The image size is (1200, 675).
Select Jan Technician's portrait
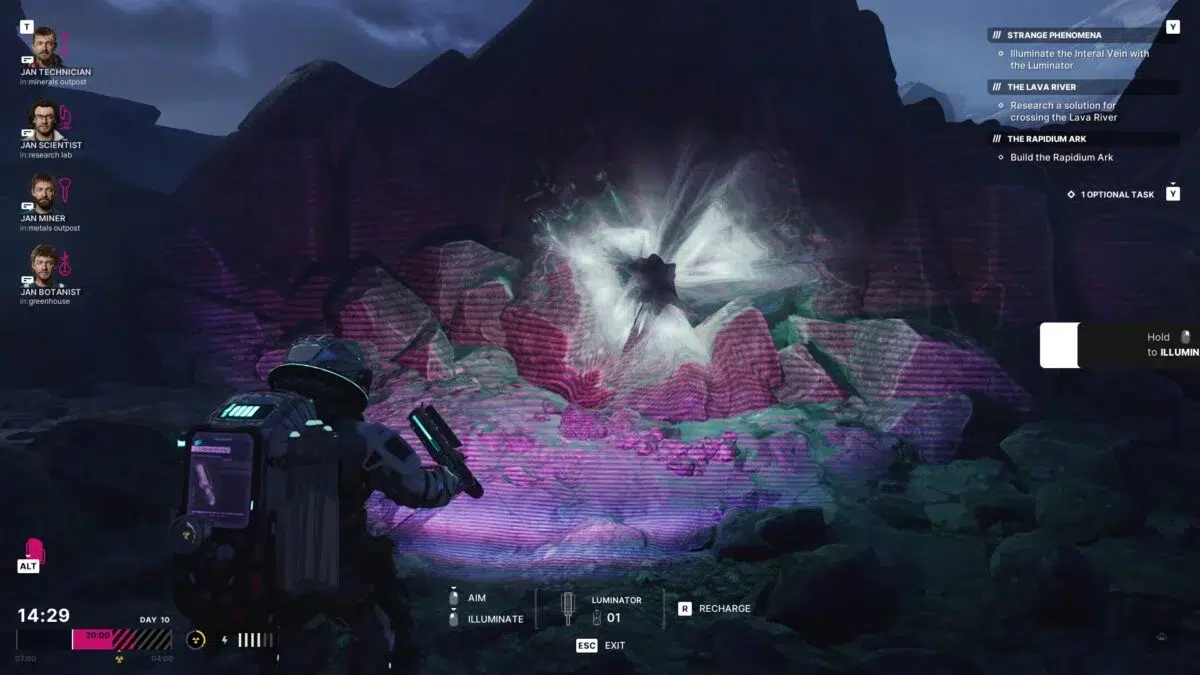[42, 46]
